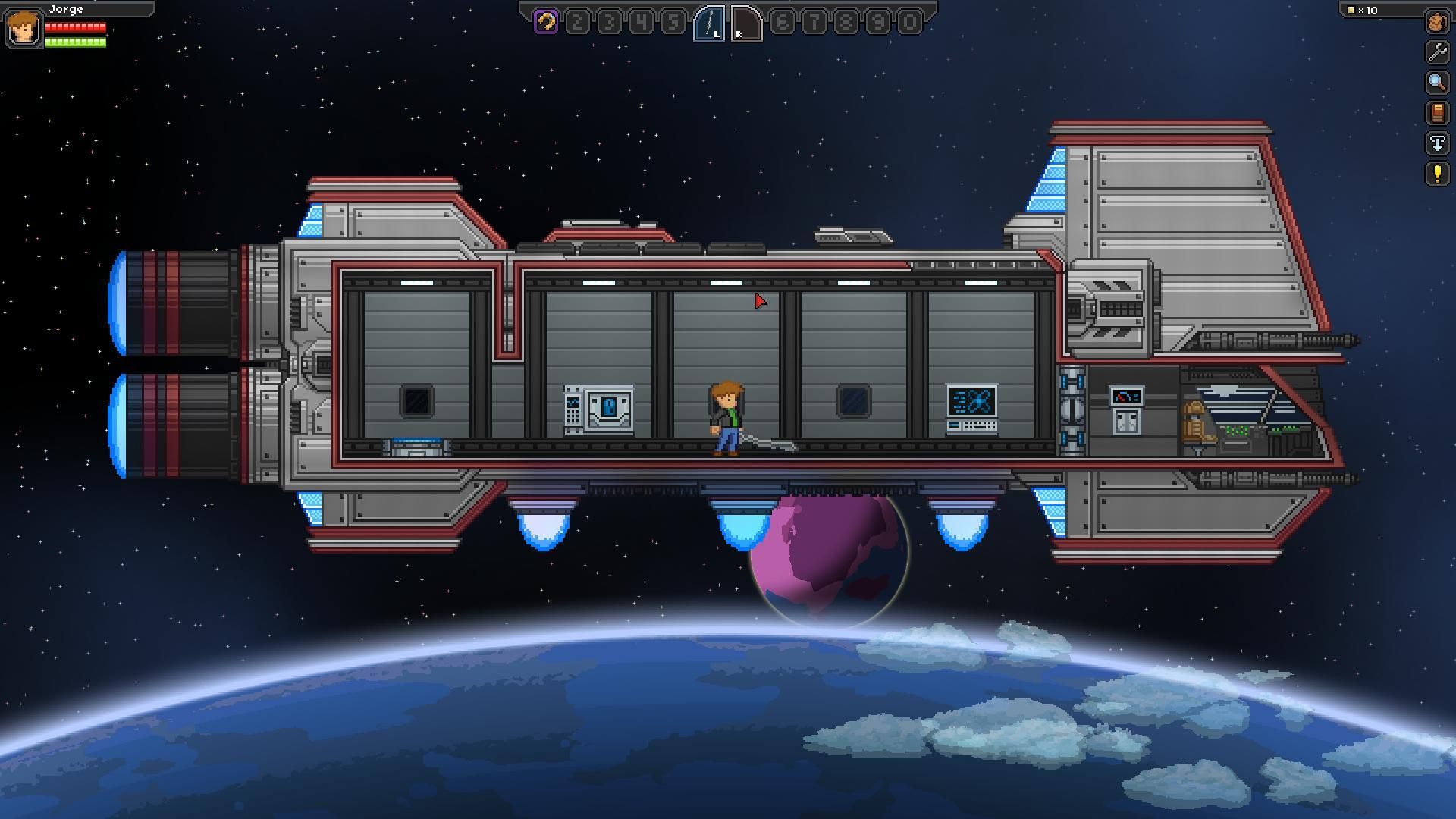Activate the magnifying glass inspect tool

pos(1436,83)
